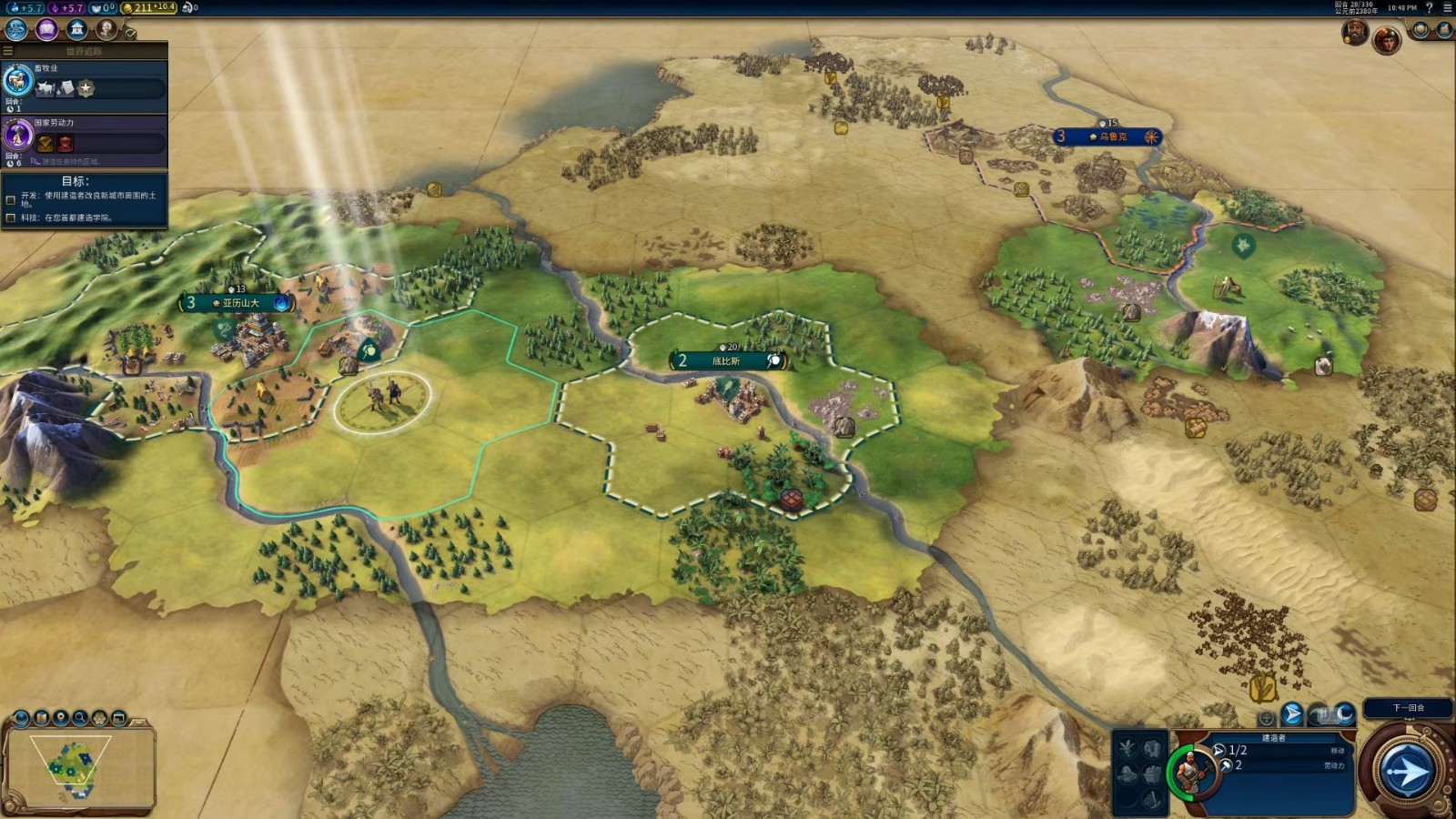Select the builder unit portrait
1456x819 pixels.
click(1193, 773)
